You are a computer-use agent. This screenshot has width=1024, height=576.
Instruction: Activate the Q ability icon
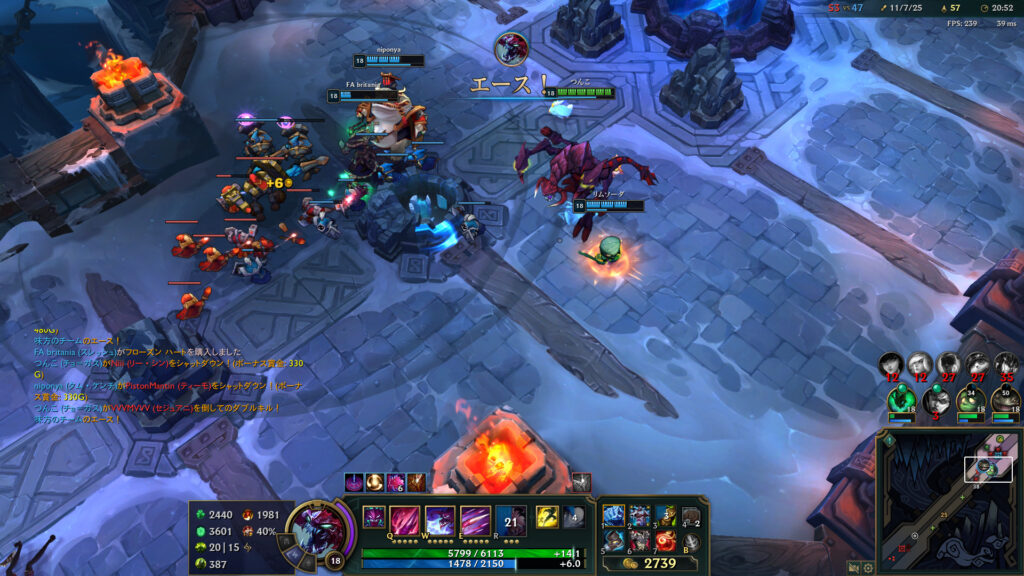click(405, 520)
